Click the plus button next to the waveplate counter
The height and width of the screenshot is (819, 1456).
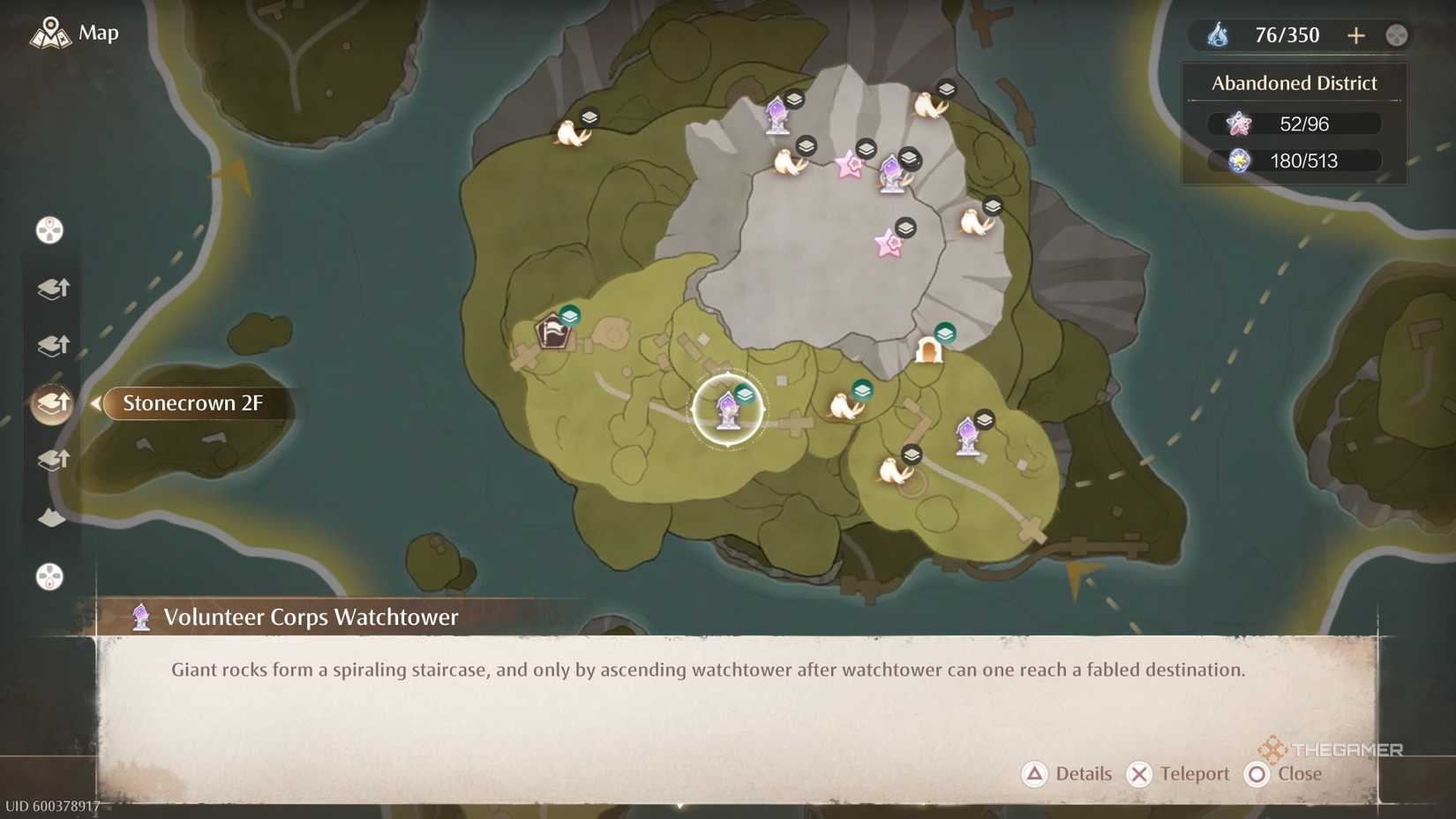(x=1356, y=35)
